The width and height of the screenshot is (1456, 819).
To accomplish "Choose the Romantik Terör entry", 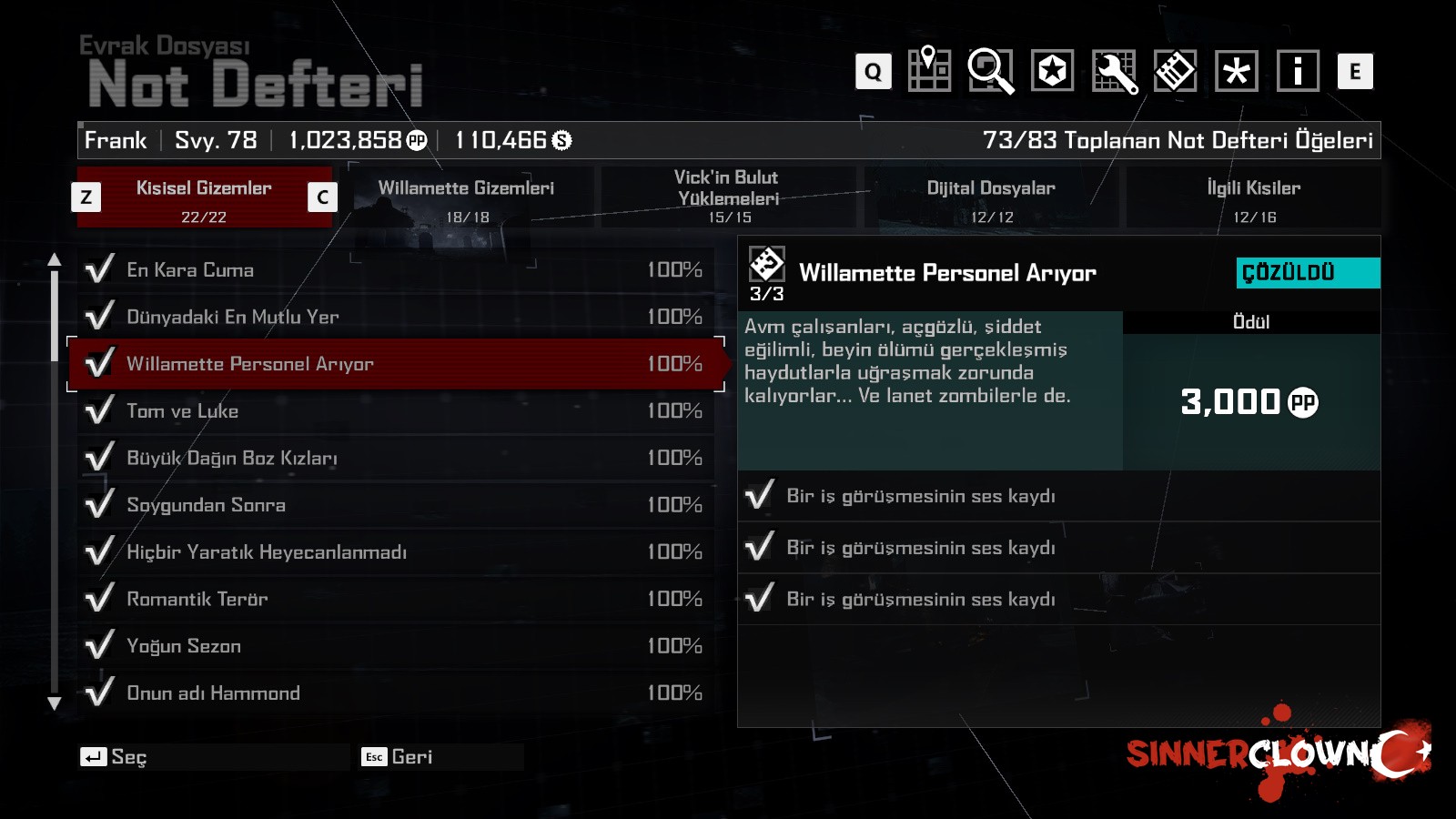I will pyautogui.click(x=391, y=599).
